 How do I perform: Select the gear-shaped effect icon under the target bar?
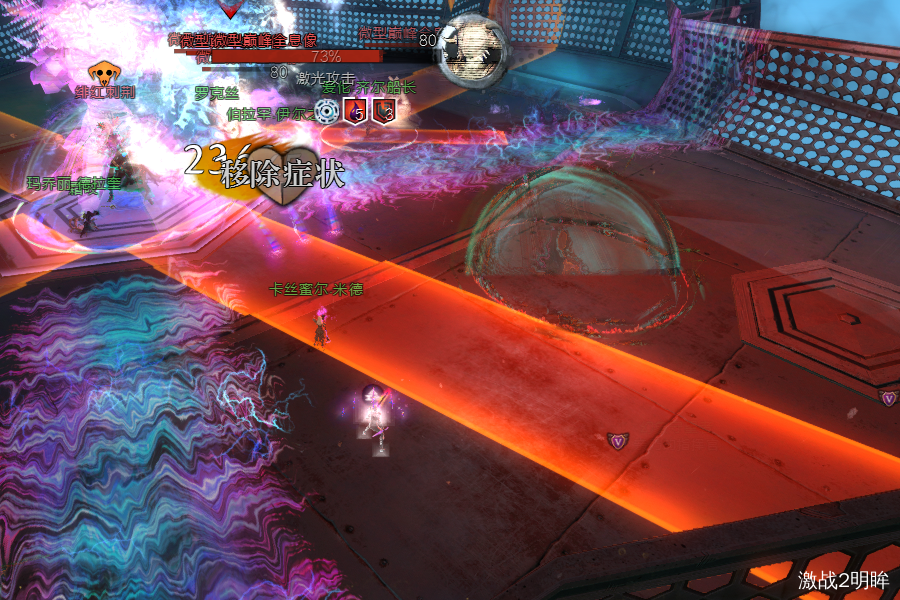coord(326,111)
